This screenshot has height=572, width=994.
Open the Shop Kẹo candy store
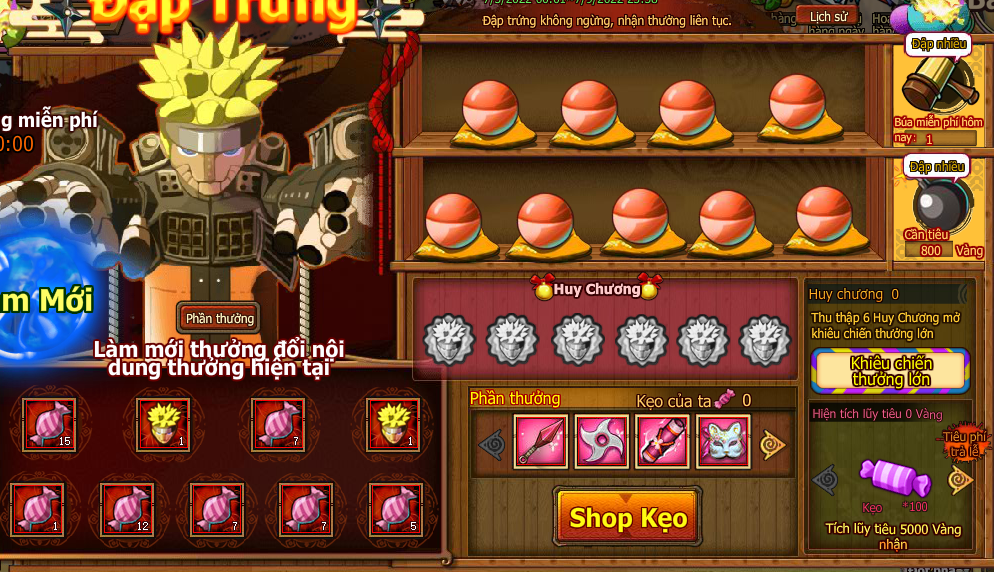[627, 517]
